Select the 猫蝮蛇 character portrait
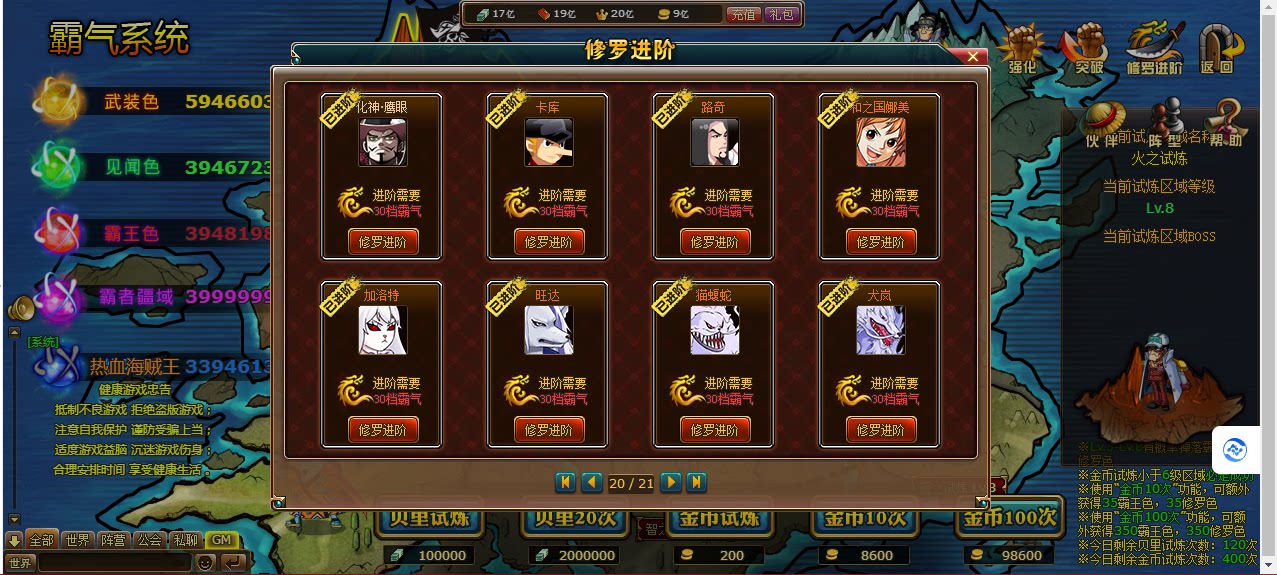1277x575 pixels. pyautogui.click(x=715, y=330)
